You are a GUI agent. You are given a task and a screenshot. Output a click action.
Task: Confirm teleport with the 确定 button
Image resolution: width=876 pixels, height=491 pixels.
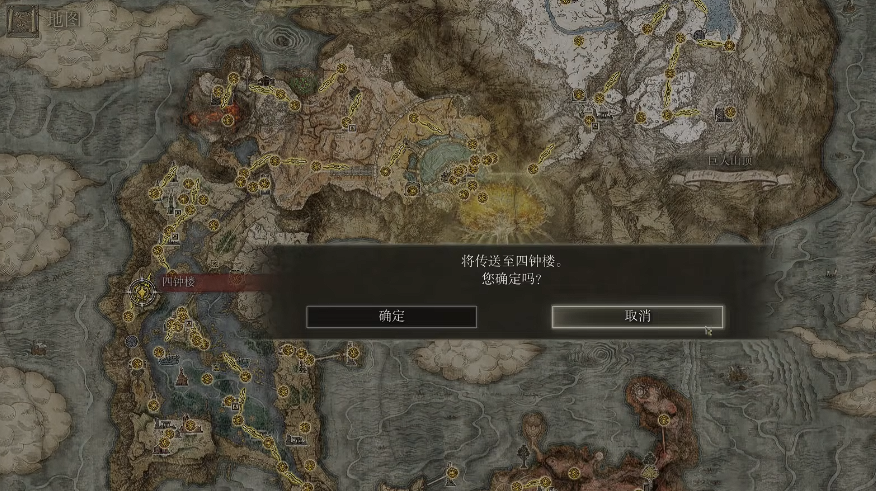[391, 316]
